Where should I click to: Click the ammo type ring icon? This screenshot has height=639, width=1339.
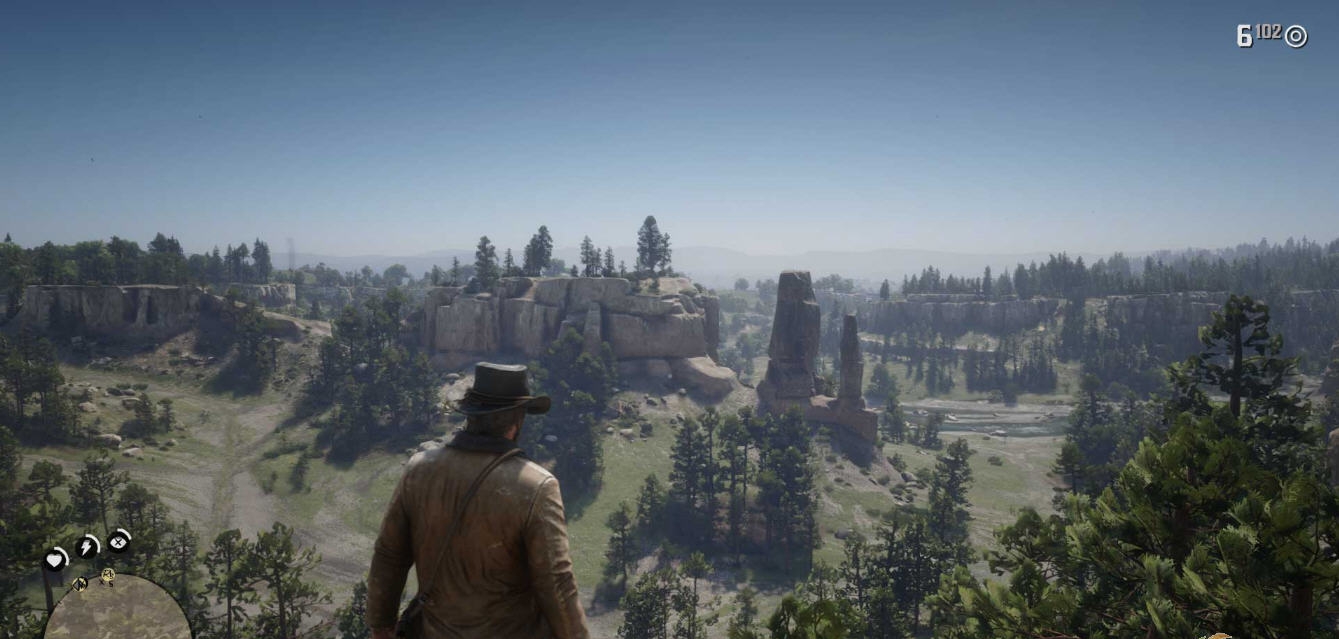1296,36
